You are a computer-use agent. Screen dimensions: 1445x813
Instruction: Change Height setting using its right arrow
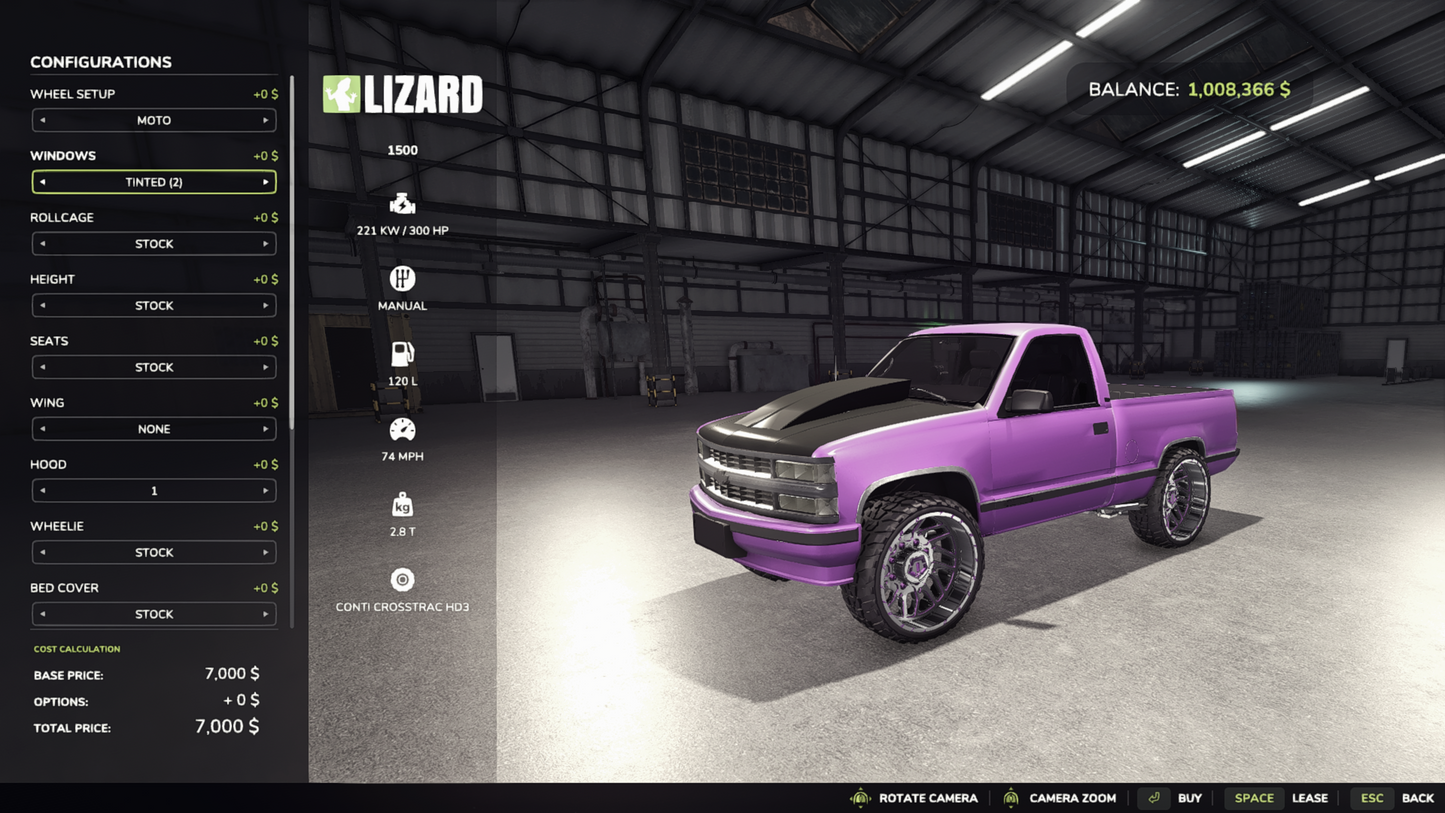pos(265,306)
